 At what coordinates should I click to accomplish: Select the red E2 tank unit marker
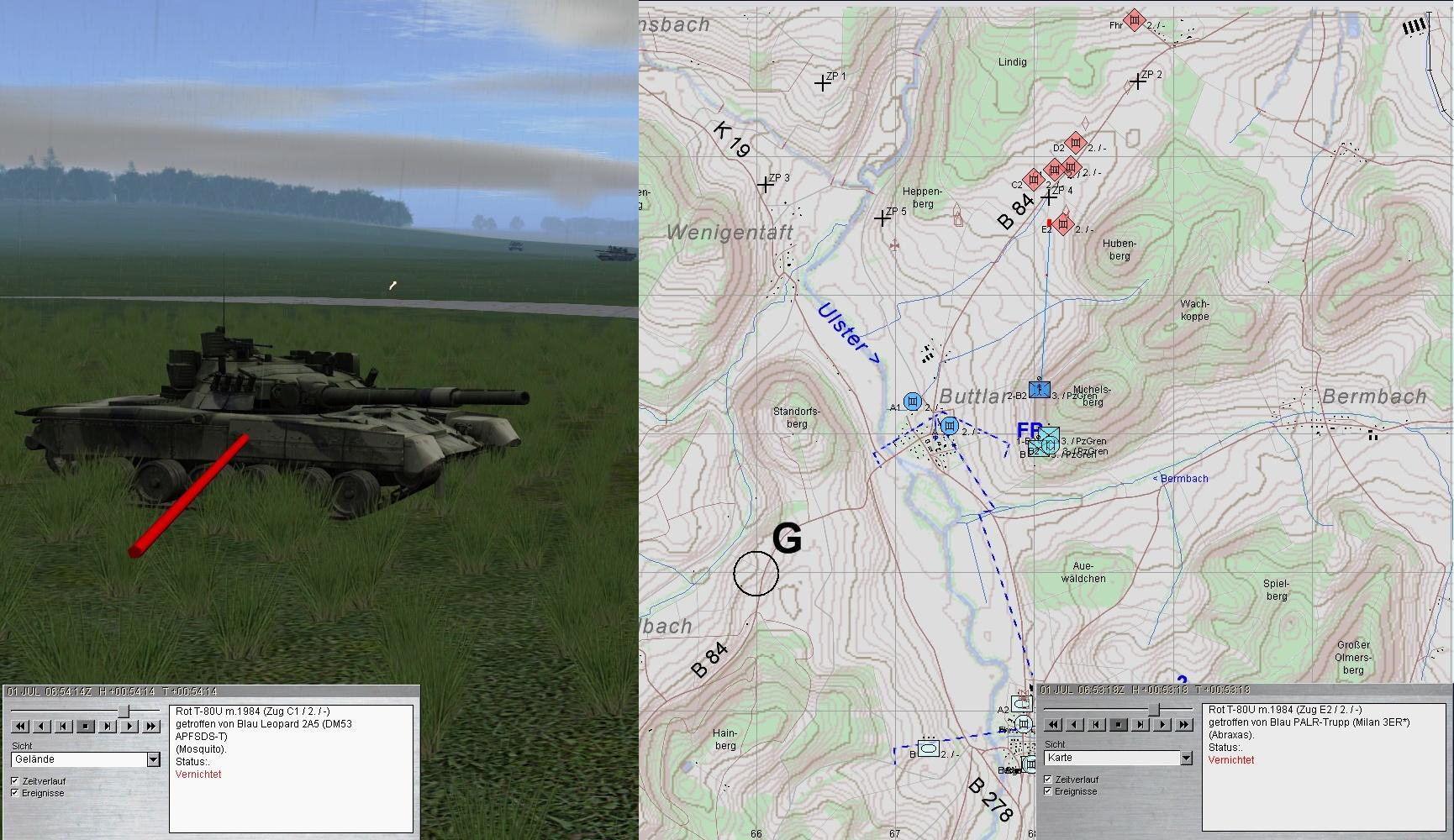pyautogui.click(x=1063, y=225)
